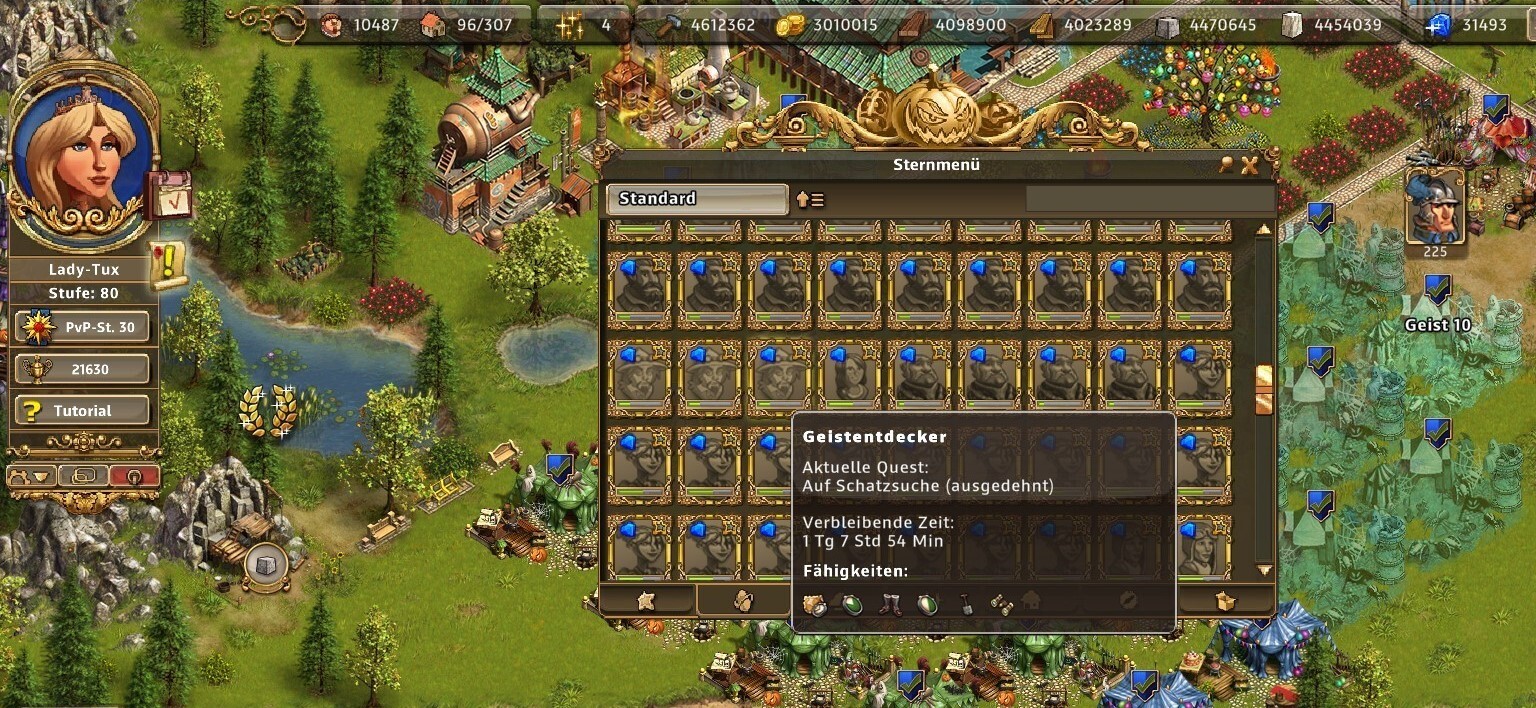Open the exclamation mark quest scroll
This screenshot has height=708, width=1536.
(168, 263)
